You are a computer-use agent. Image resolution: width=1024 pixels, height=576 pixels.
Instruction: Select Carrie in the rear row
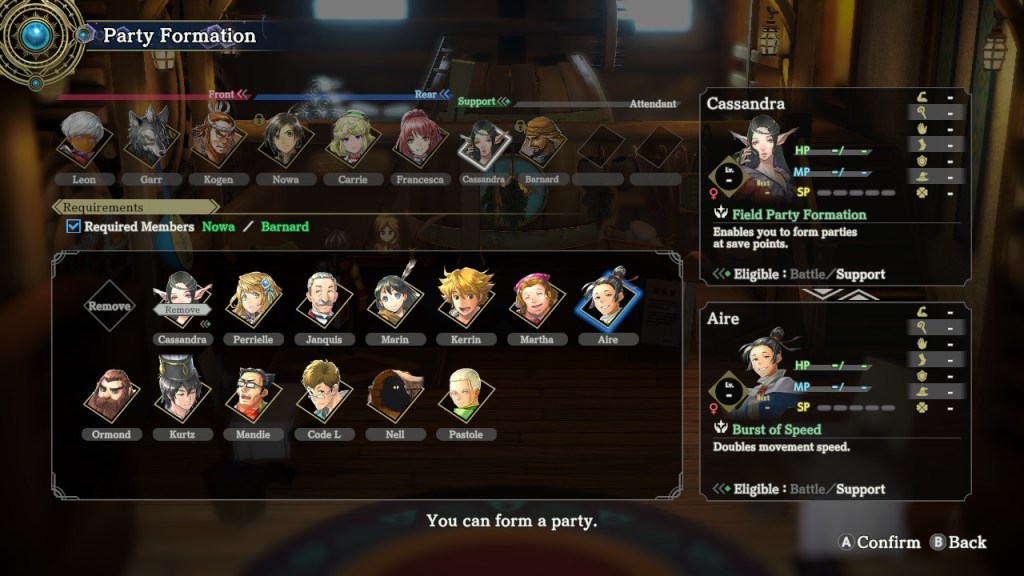tap(351, 139)
